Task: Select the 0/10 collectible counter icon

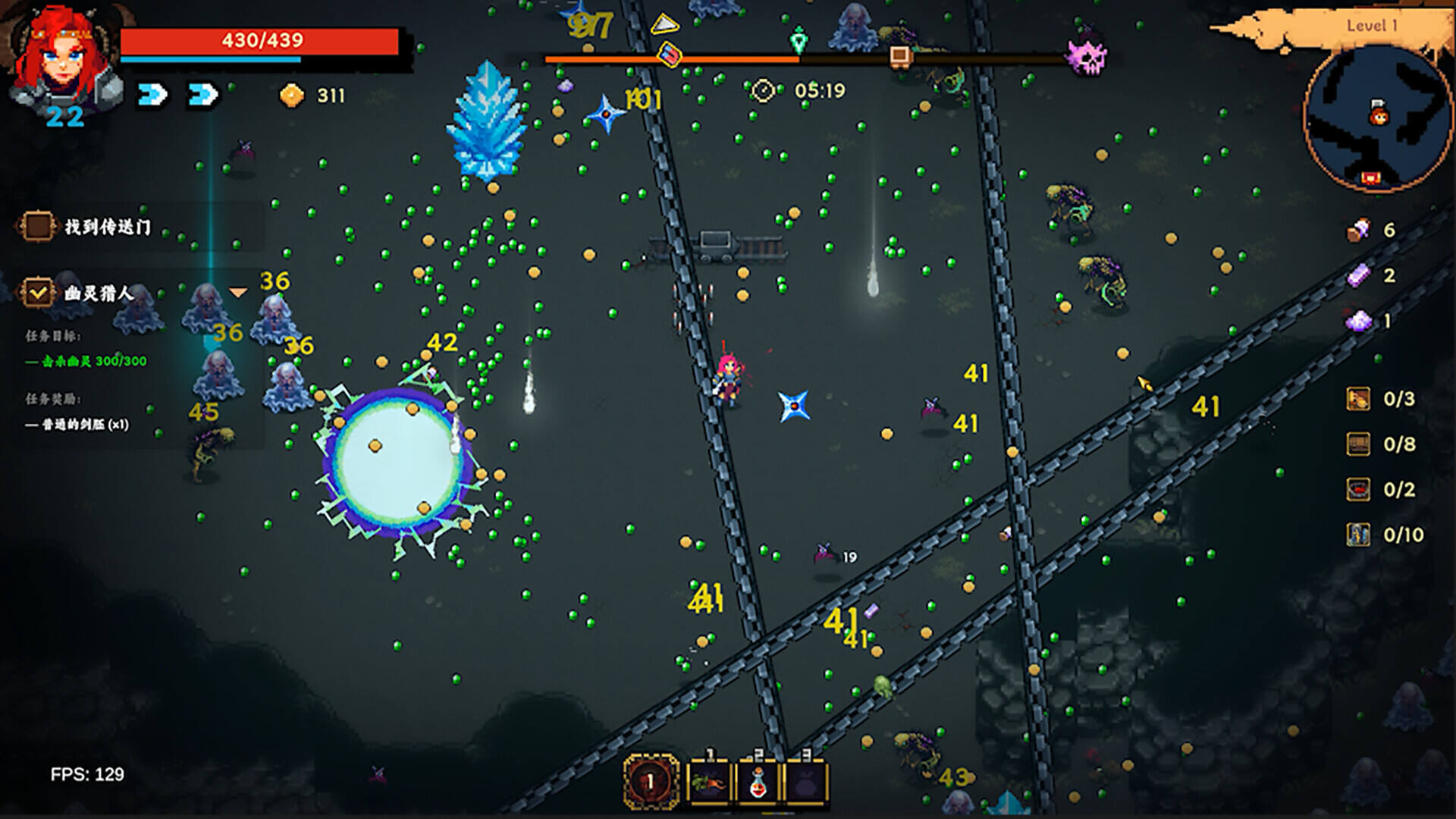Action: coord(1358,535)
